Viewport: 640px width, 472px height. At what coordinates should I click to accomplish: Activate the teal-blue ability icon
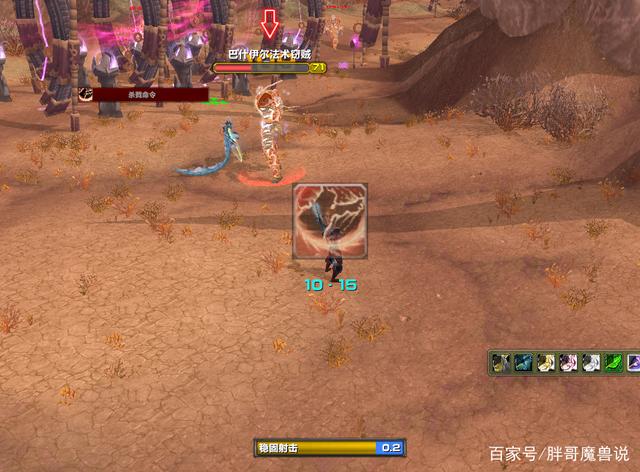click(523, 362)
